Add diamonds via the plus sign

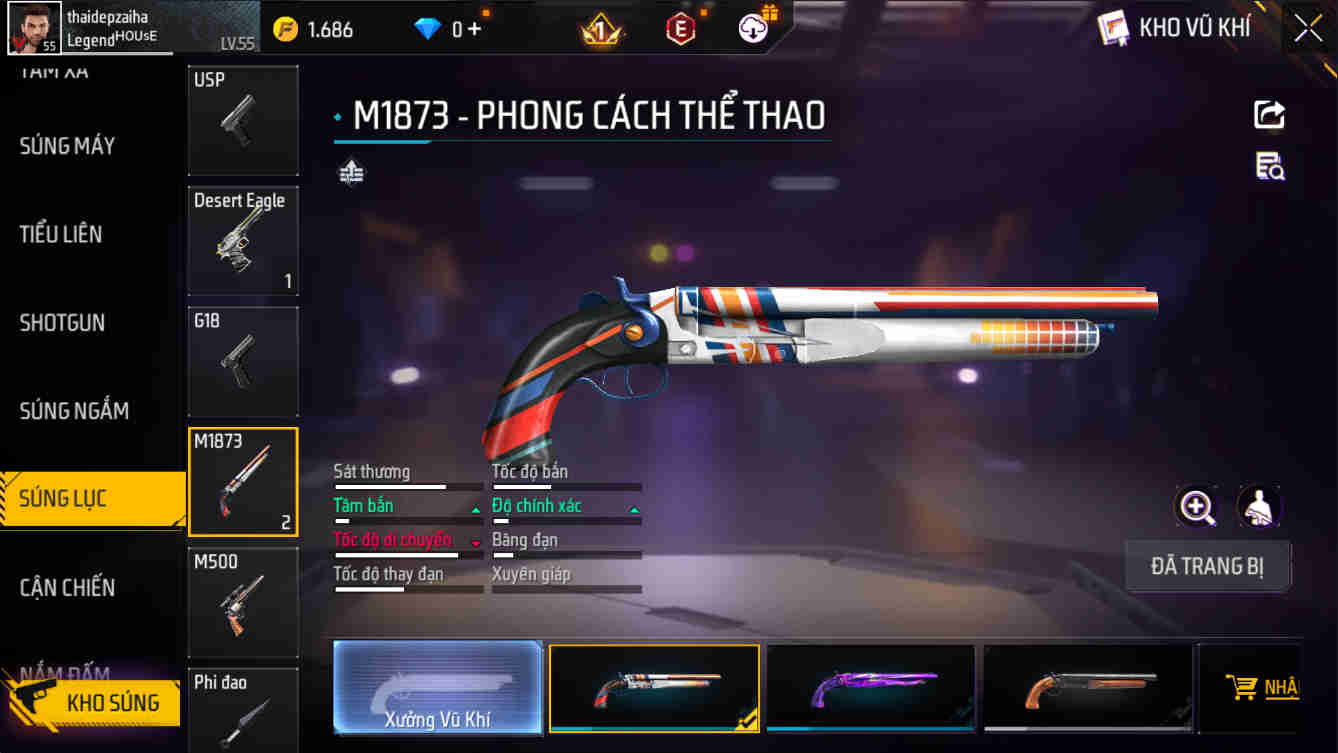[x=473, y=29]
